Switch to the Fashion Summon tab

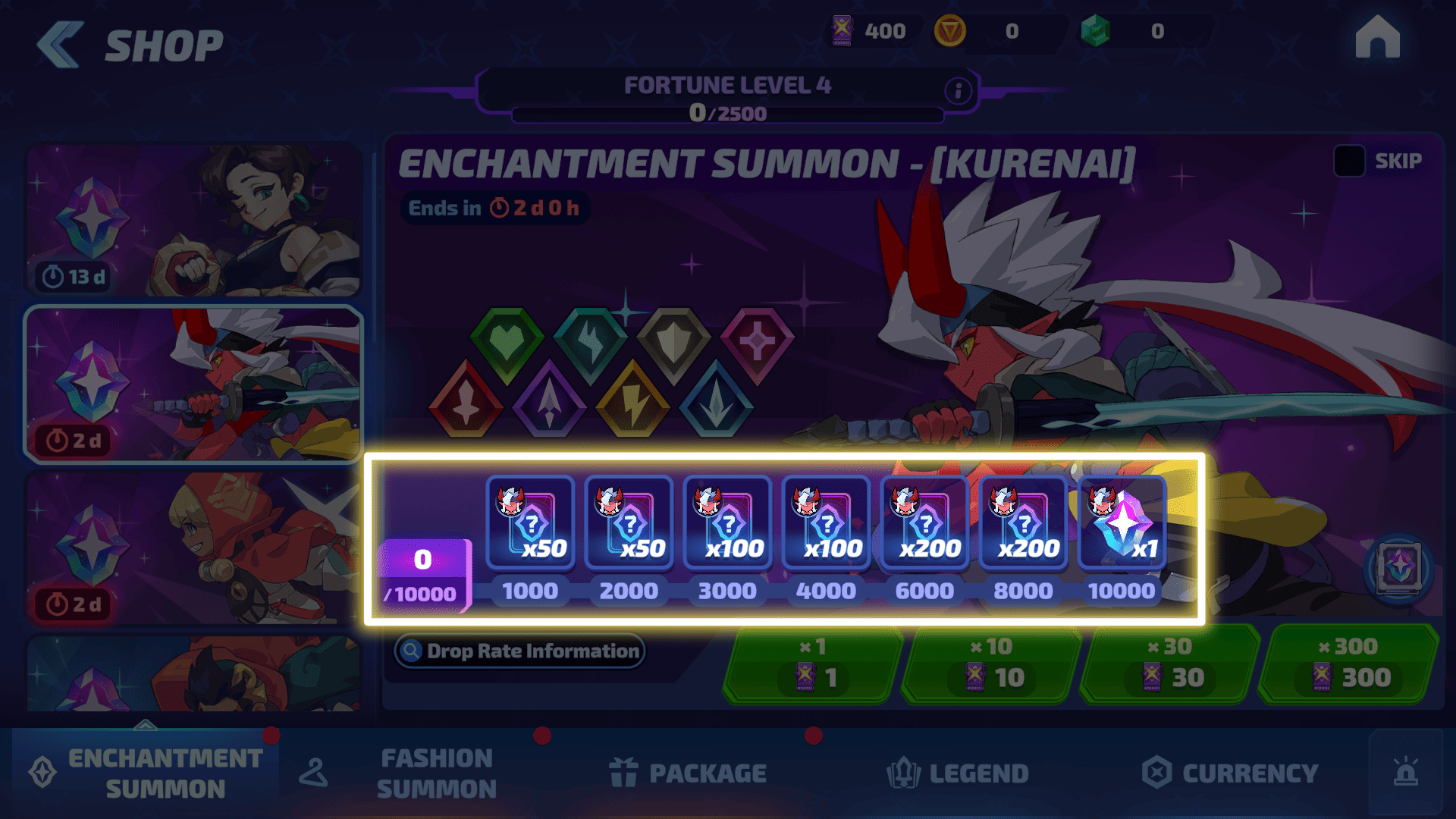click(x=436, y=773)
